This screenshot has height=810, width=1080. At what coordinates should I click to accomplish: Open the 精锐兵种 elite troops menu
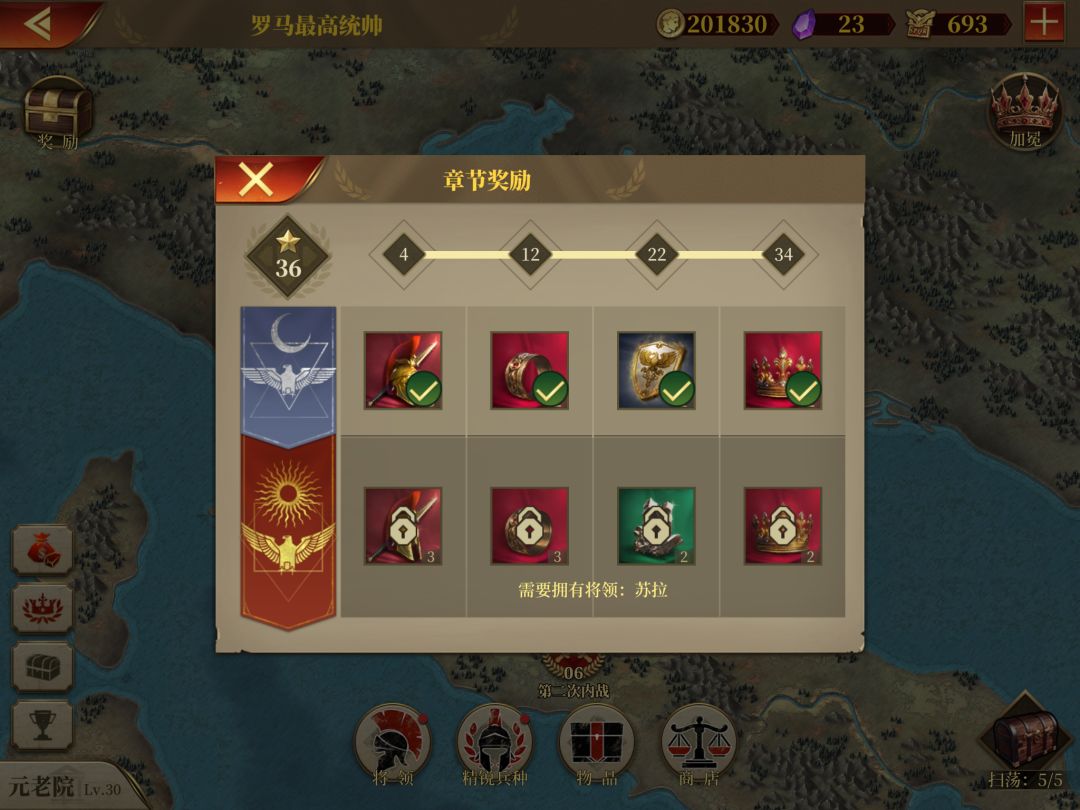pos(495,743)
